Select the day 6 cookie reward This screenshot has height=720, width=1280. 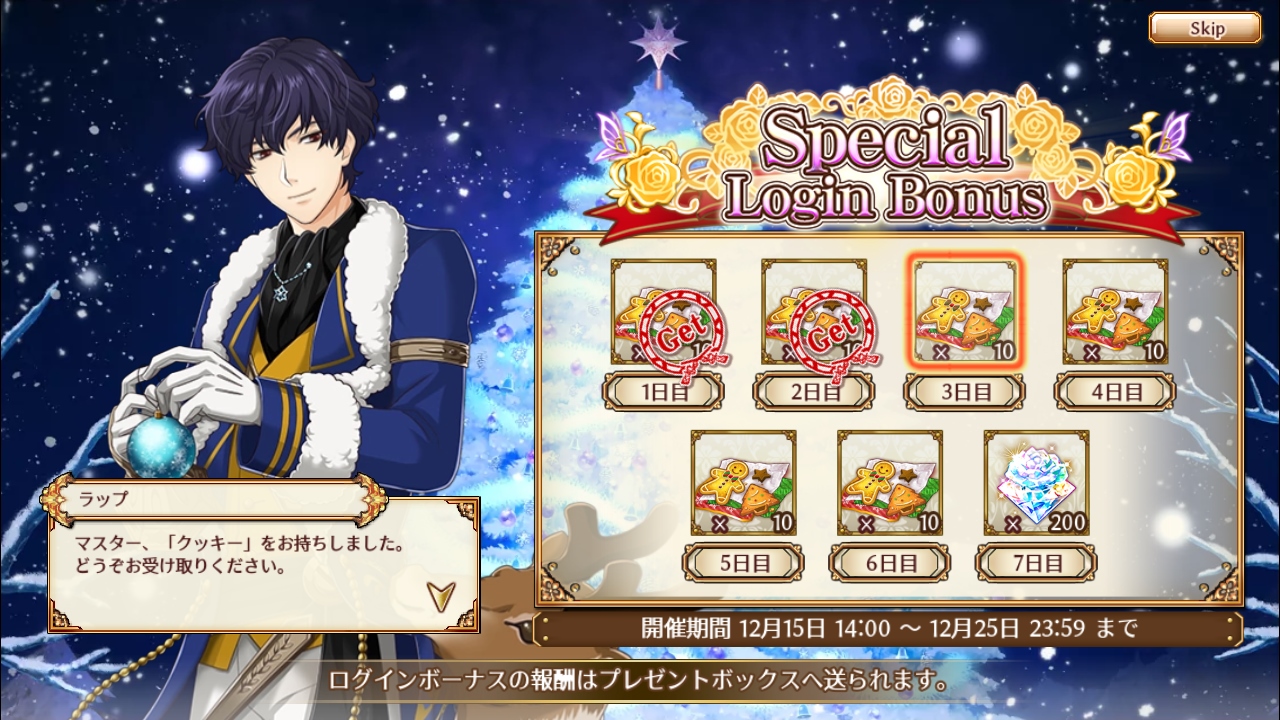(x=890, y=483)
